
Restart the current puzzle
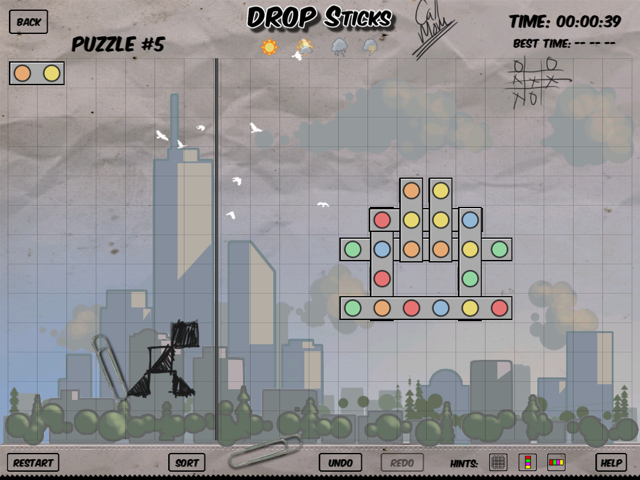[33, 463]
